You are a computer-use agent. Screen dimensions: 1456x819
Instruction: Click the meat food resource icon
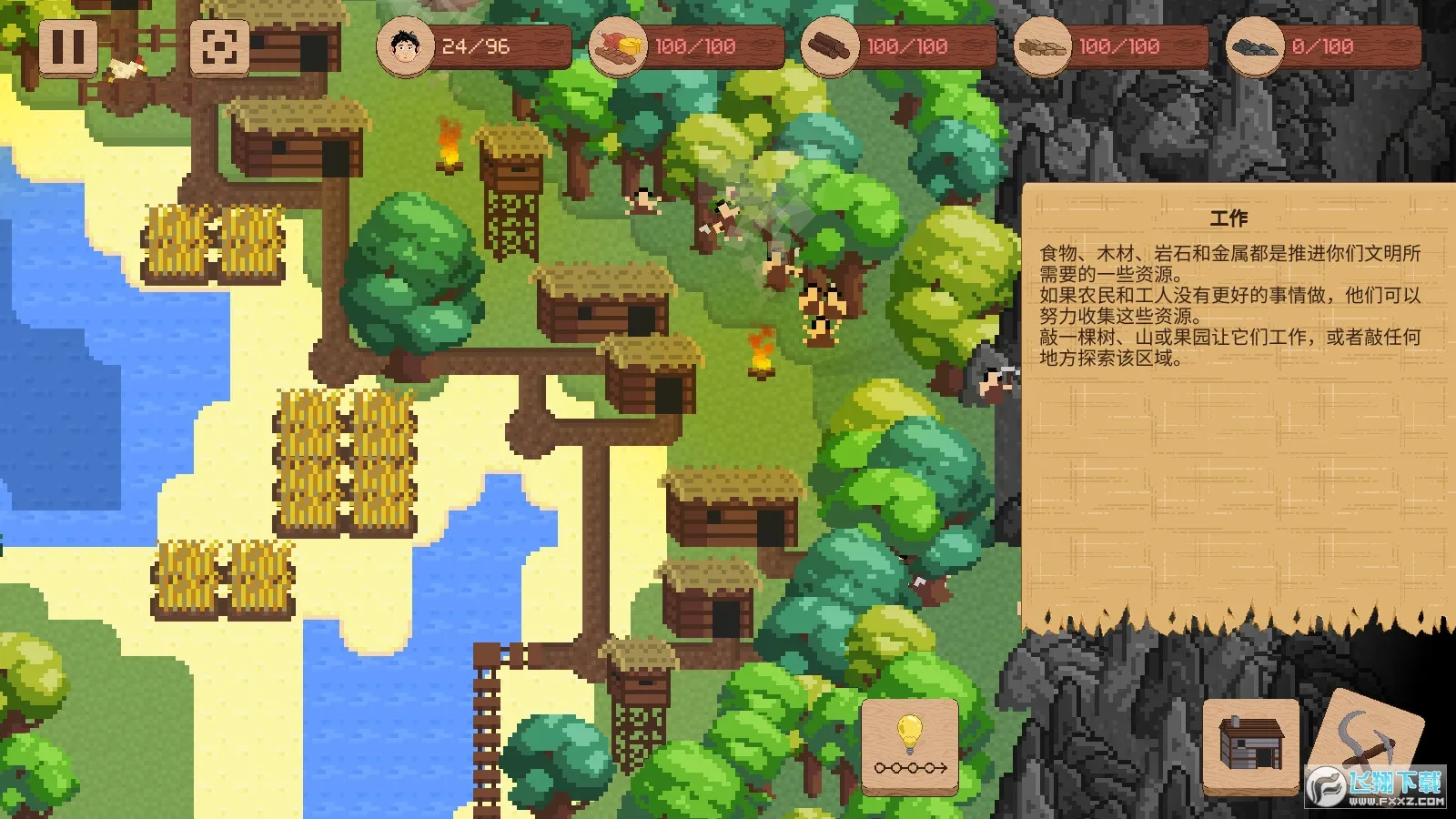pos(615,45)
